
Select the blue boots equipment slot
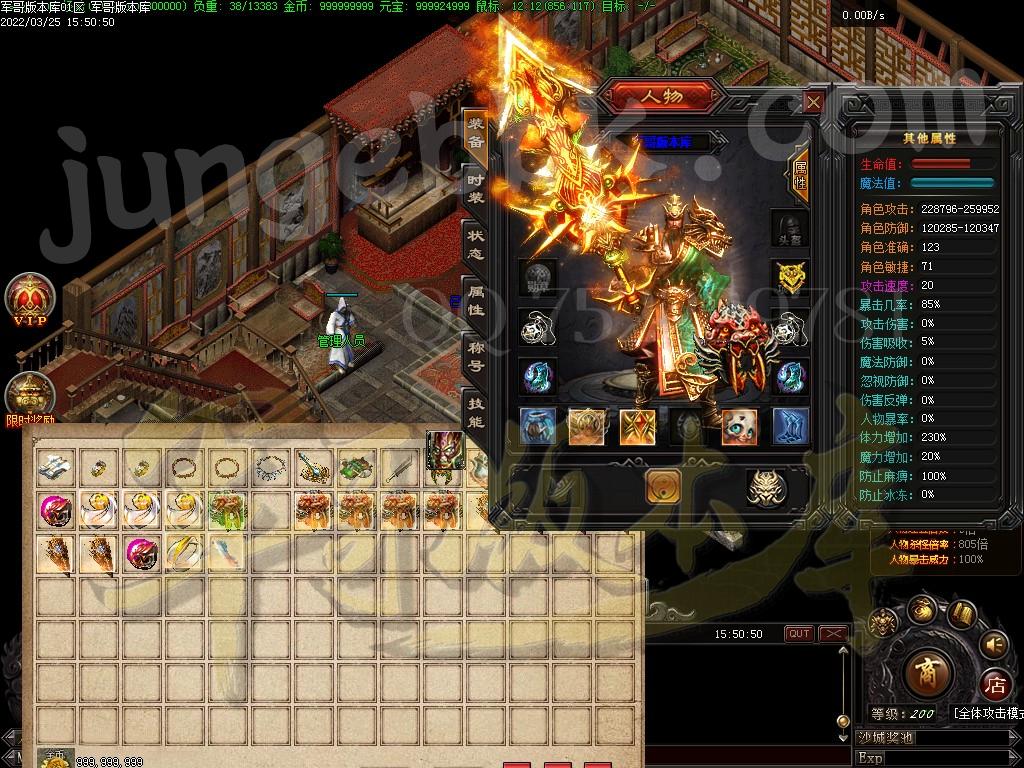click(x=790, y=426)
